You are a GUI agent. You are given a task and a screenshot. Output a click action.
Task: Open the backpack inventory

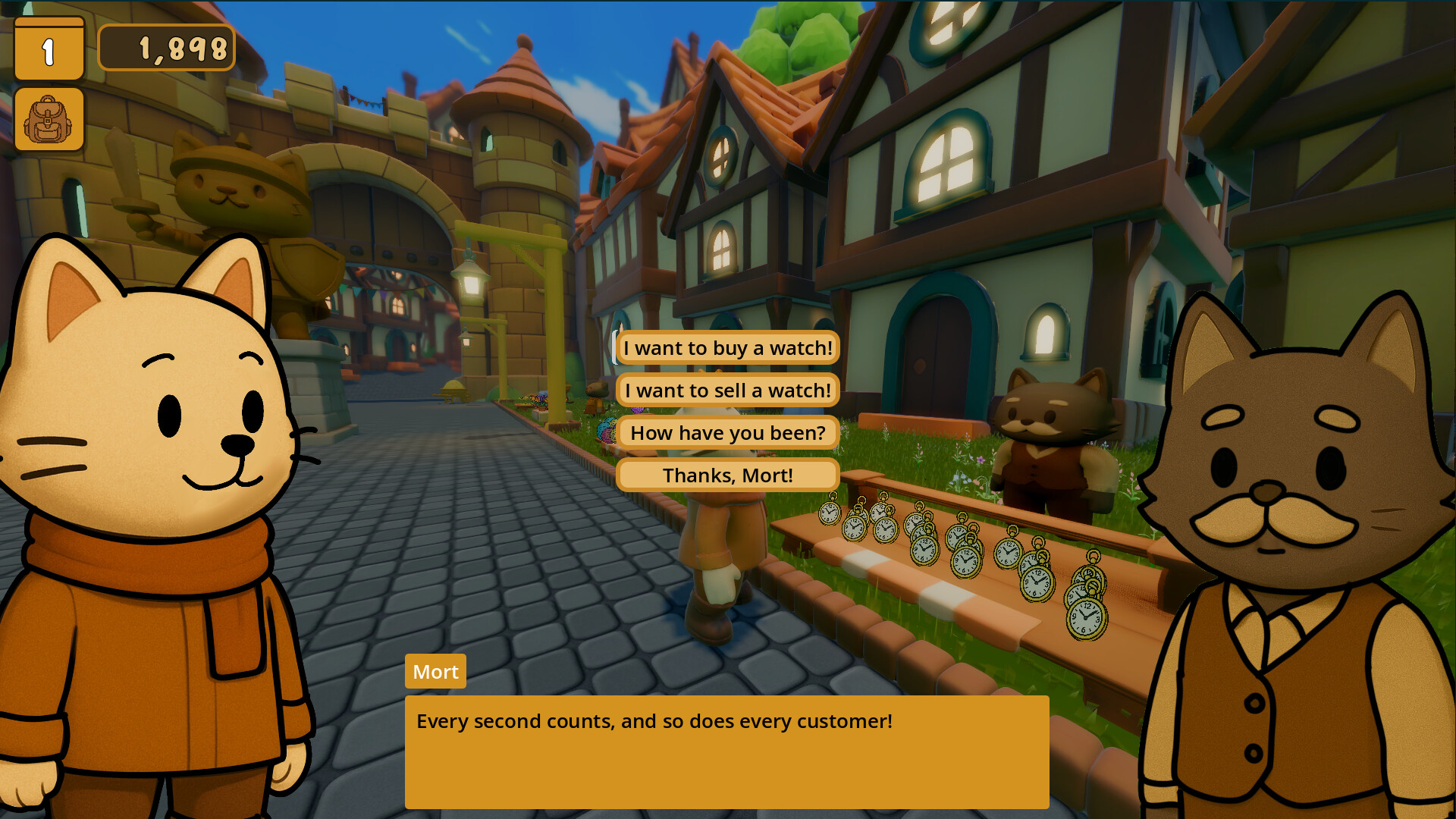[x=49, y=119]
